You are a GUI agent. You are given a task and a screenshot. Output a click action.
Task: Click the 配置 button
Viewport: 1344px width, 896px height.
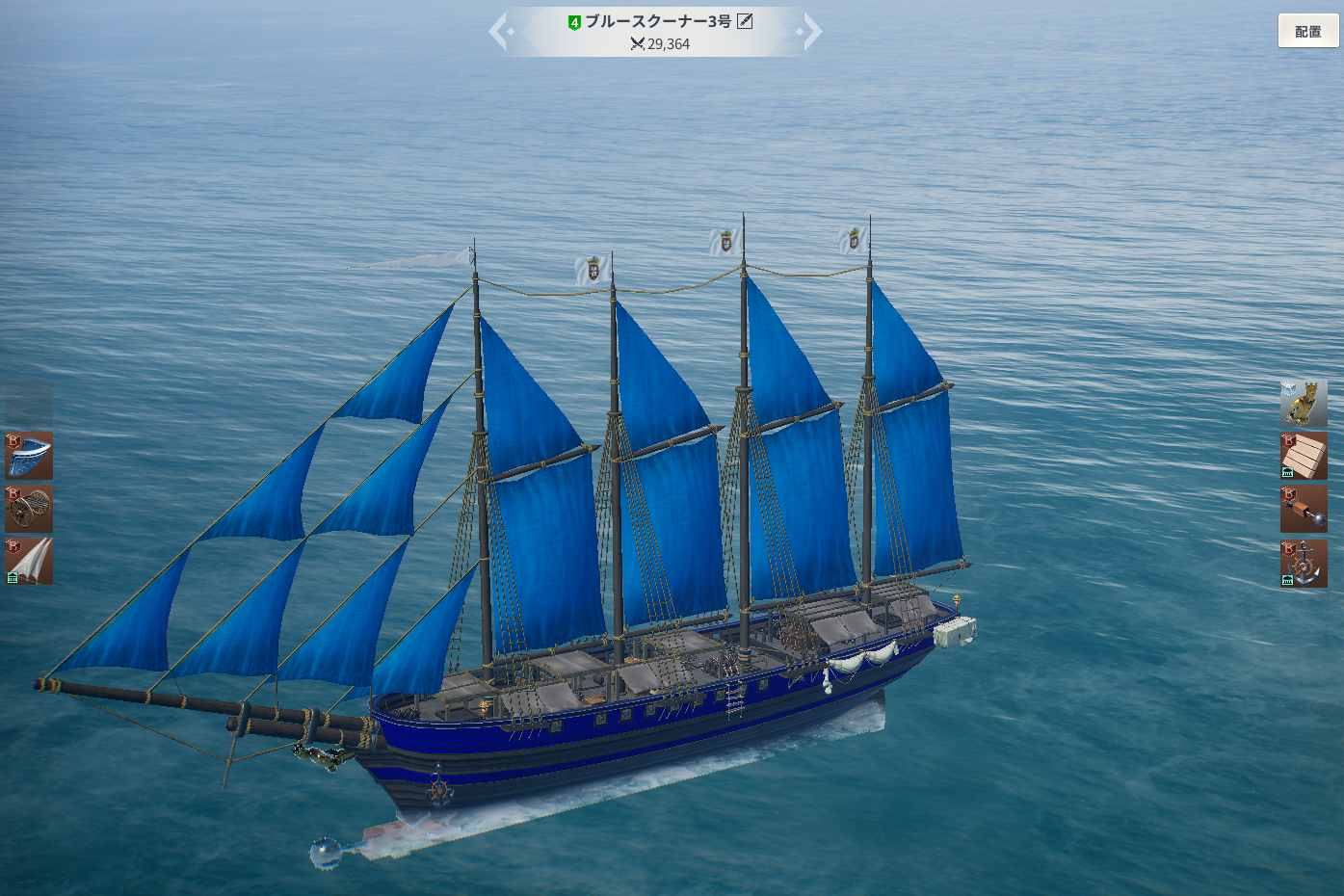1307,31
